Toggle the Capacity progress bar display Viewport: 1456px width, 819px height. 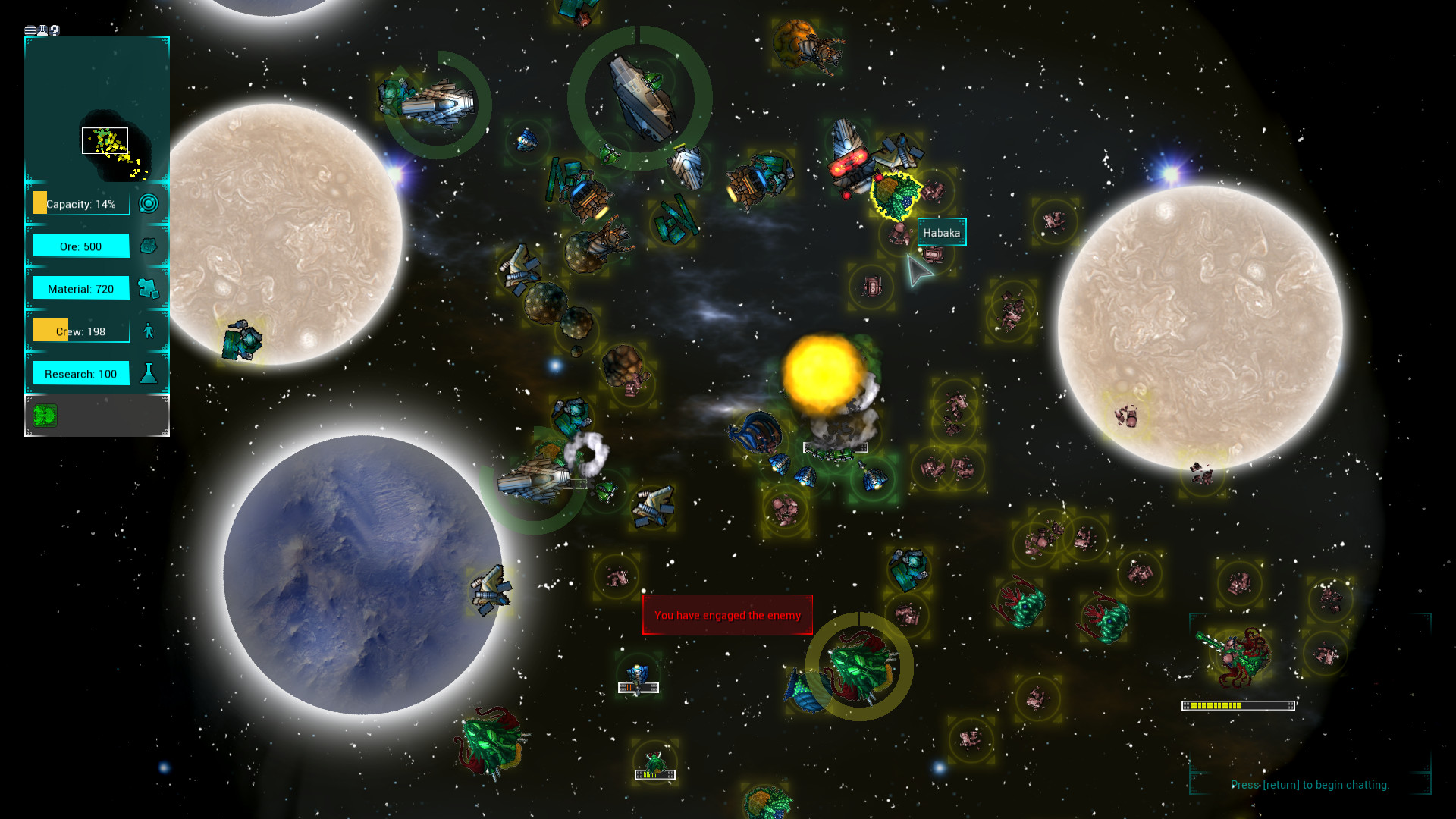80,203
